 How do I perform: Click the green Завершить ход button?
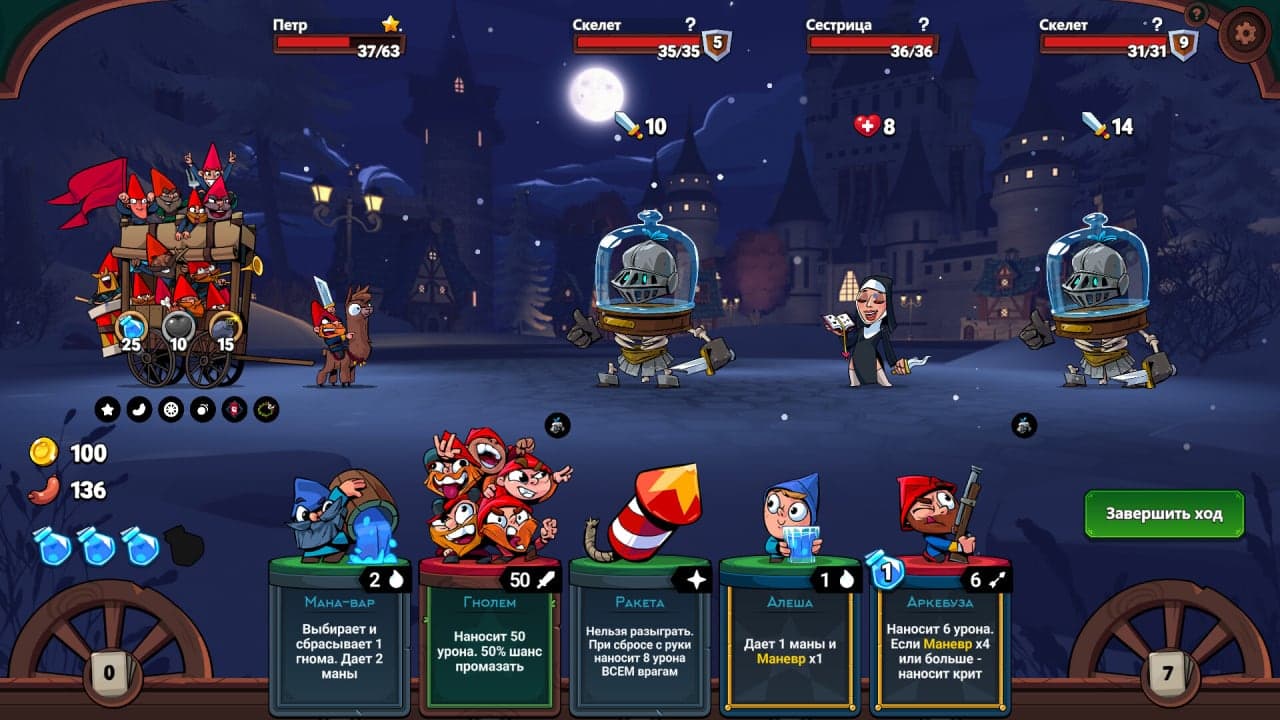pyautogui.click(x=1164, y=514)
